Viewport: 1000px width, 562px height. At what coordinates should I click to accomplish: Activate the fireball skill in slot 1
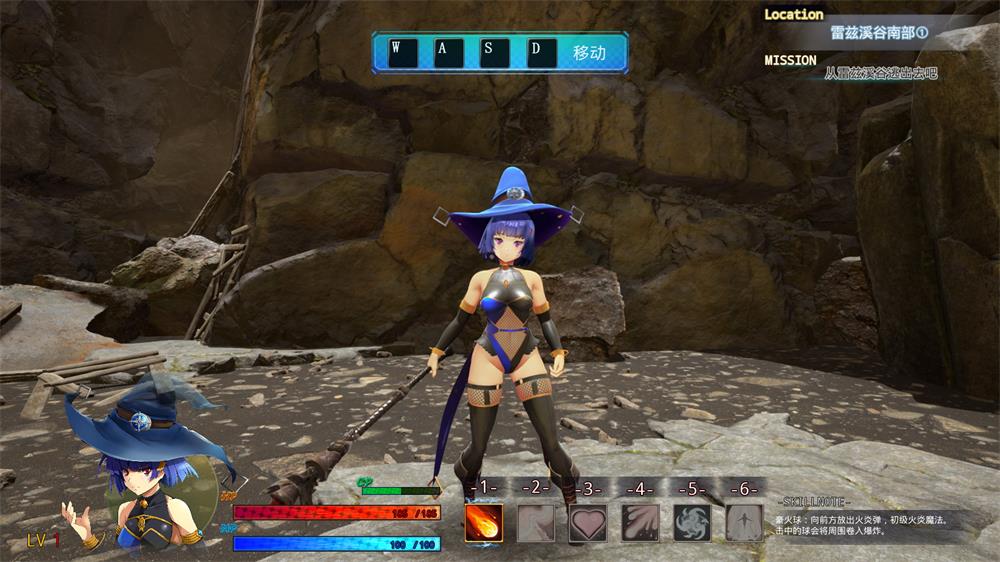pyautogui.click(x=484, y=522)
